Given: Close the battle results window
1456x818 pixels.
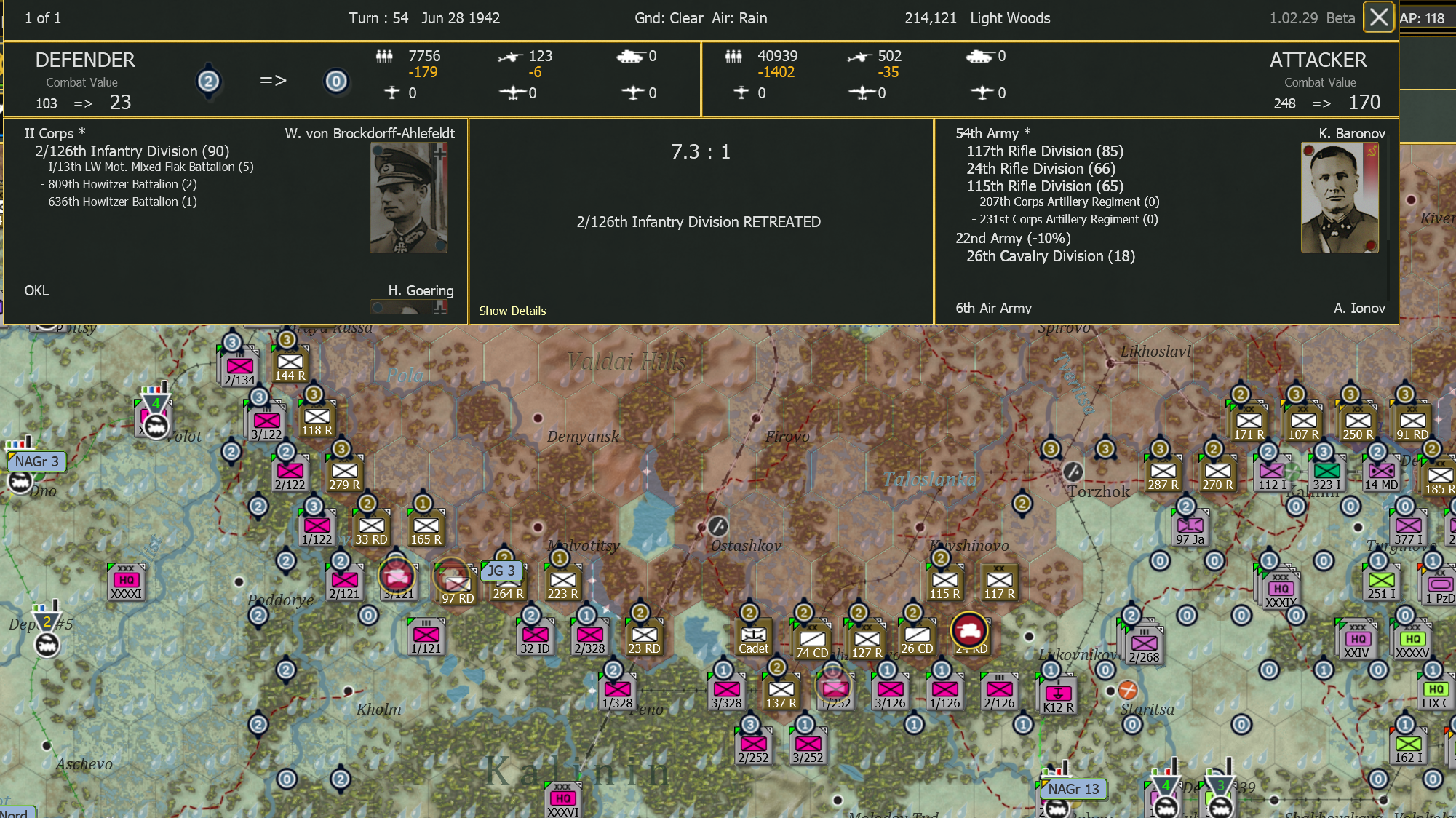Looking at the screenshot, I should coord(1378,17).
